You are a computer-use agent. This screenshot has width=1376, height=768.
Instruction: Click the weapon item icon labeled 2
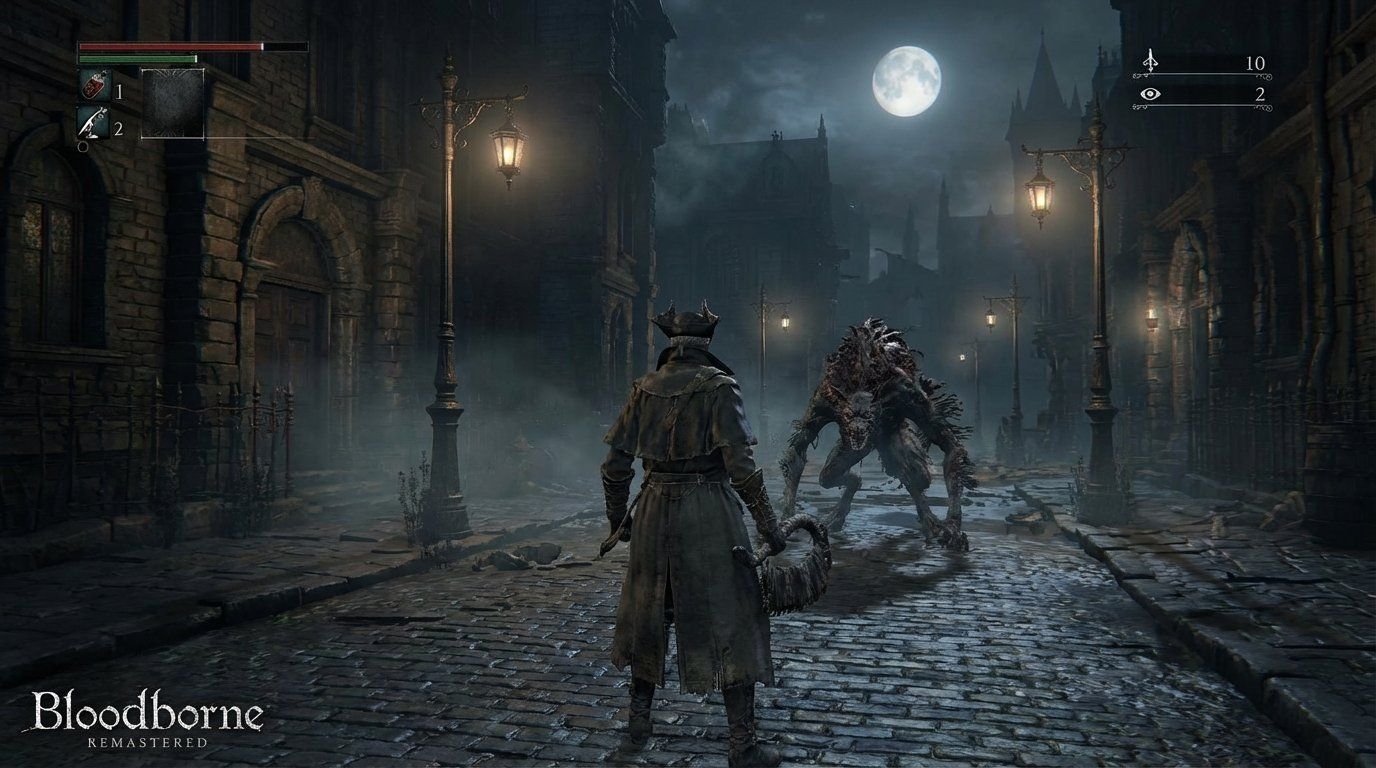93,121
